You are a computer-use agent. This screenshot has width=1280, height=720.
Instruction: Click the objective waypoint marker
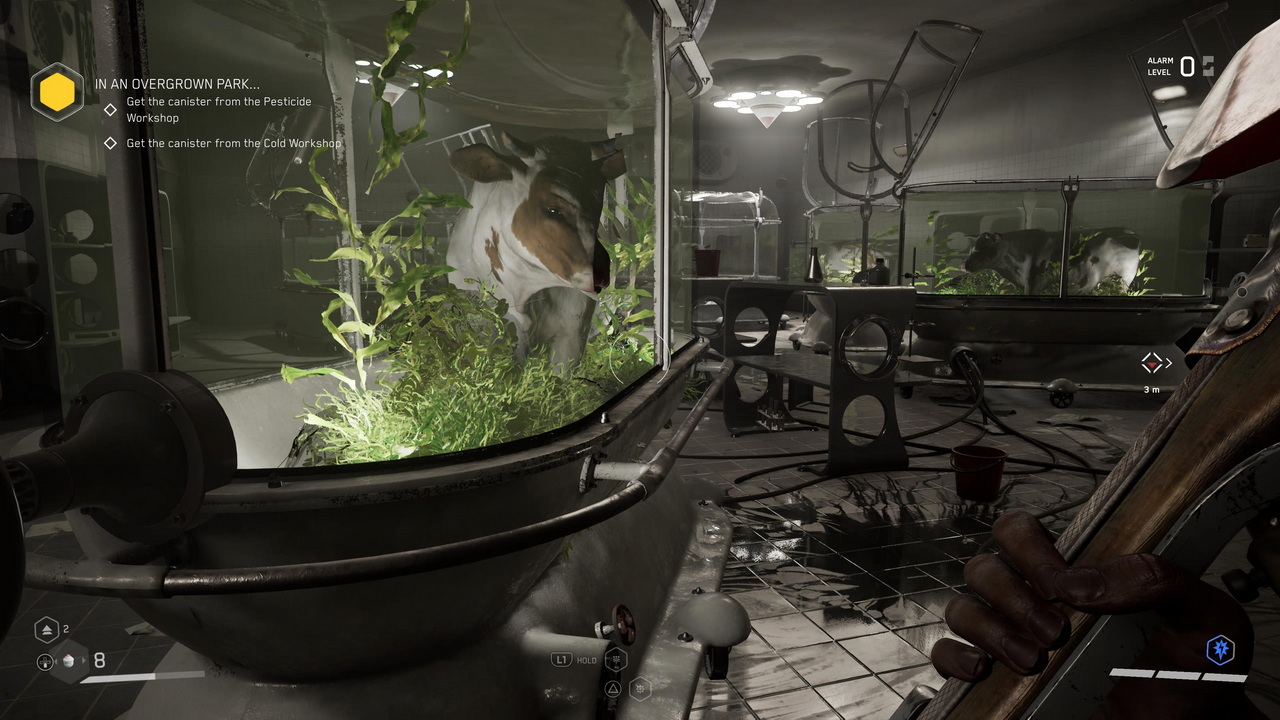click(1153, 363)
